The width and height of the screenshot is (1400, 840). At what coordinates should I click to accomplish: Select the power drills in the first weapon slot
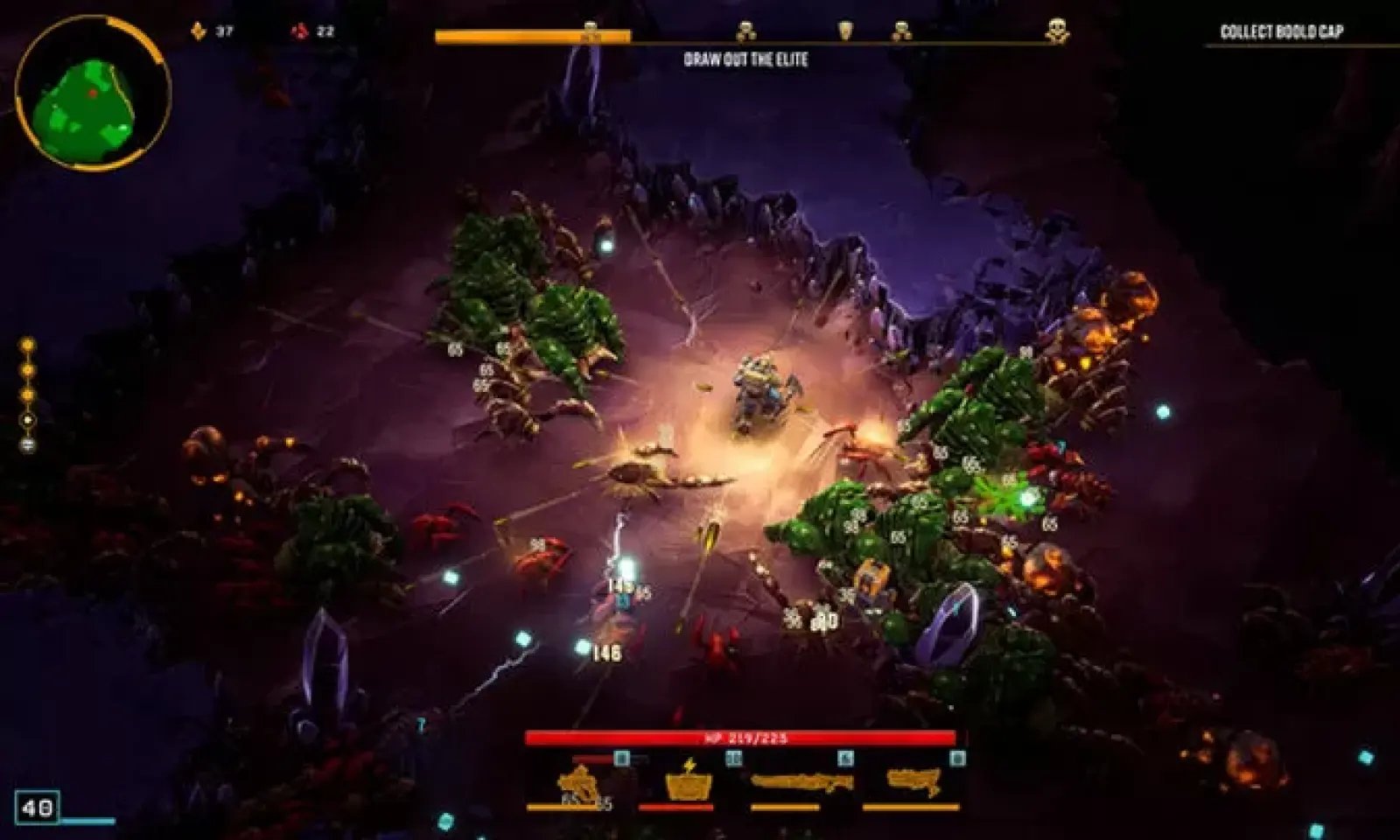577,783
